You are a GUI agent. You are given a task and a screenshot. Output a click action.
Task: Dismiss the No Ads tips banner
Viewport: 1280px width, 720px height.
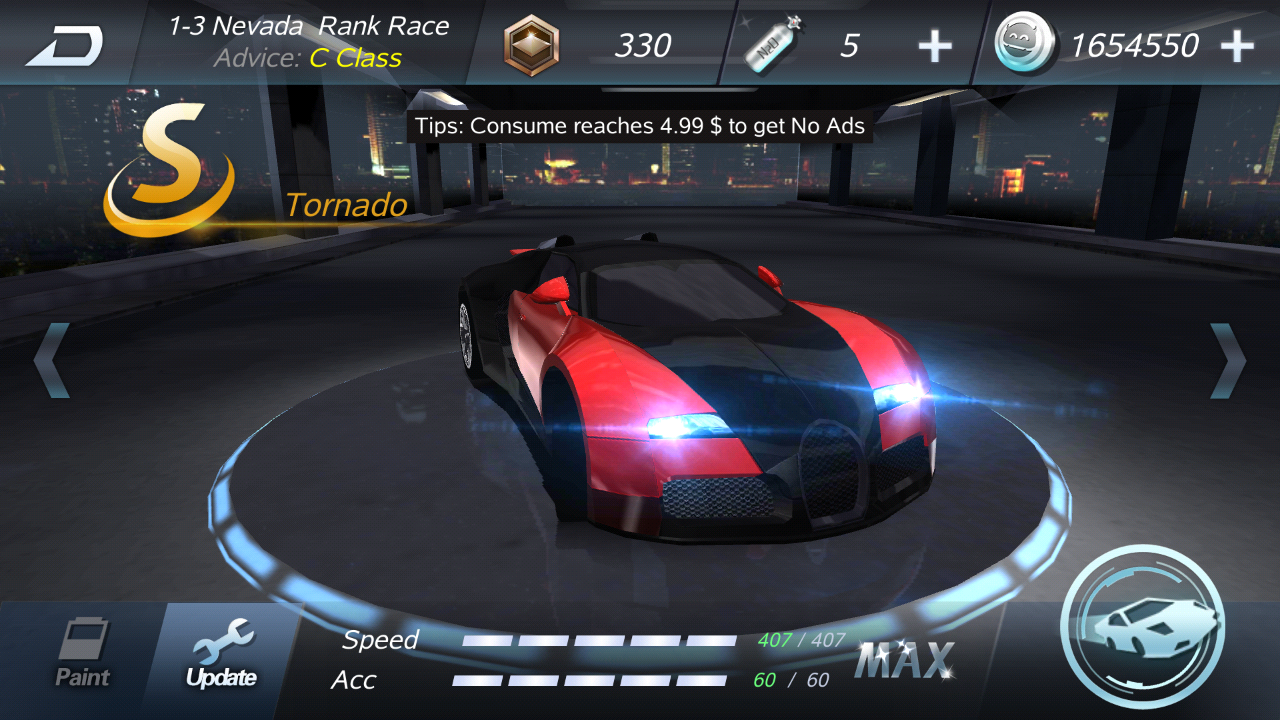tap(640, 126)
